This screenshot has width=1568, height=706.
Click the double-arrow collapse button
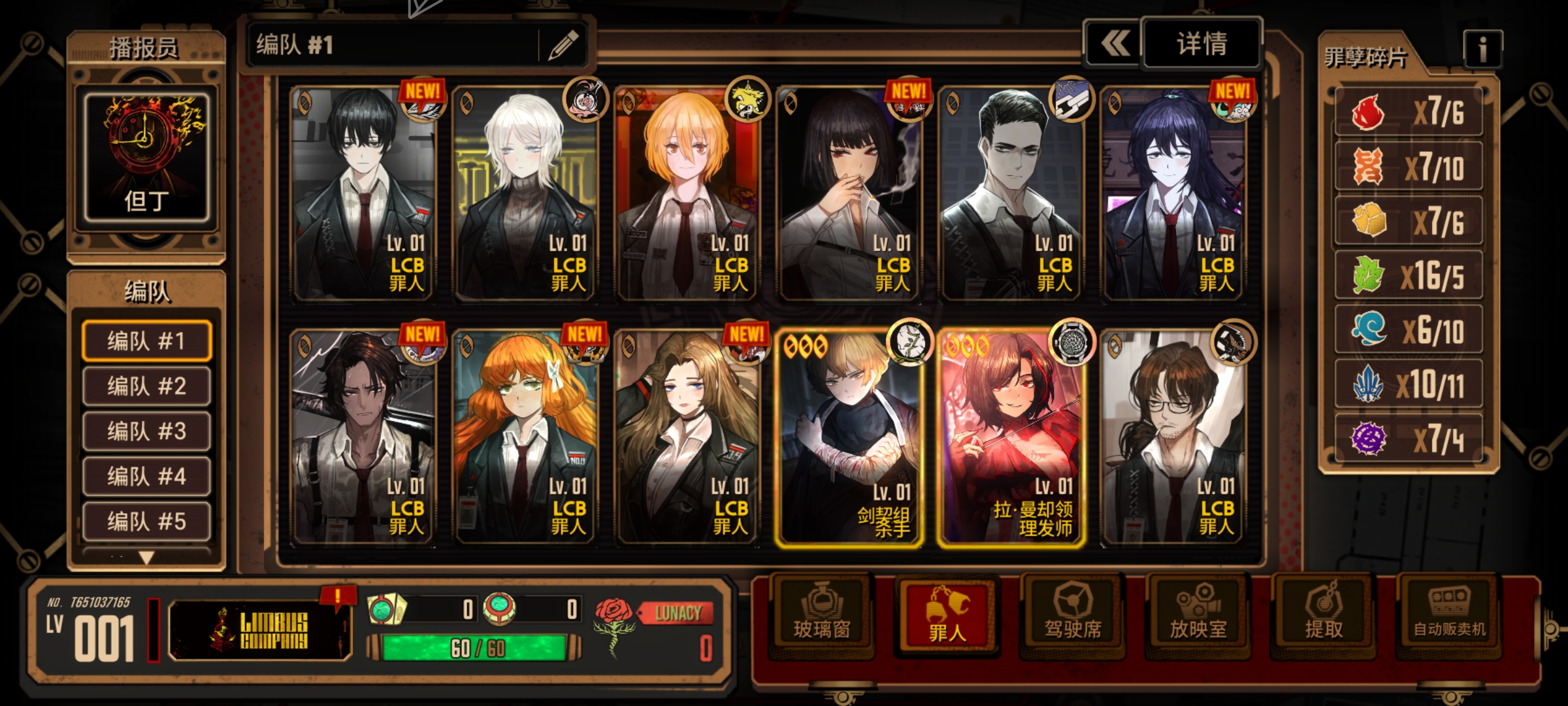point(1115,44)
